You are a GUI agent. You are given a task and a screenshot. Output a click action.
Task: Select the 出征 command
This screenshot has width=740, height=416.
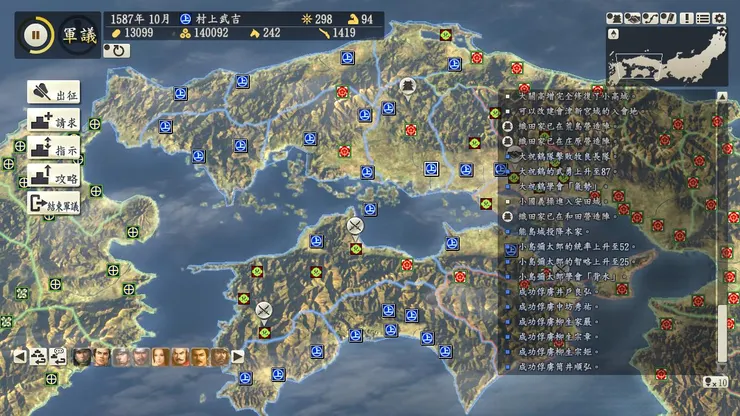pyautogui.click(x=54, y=95)
